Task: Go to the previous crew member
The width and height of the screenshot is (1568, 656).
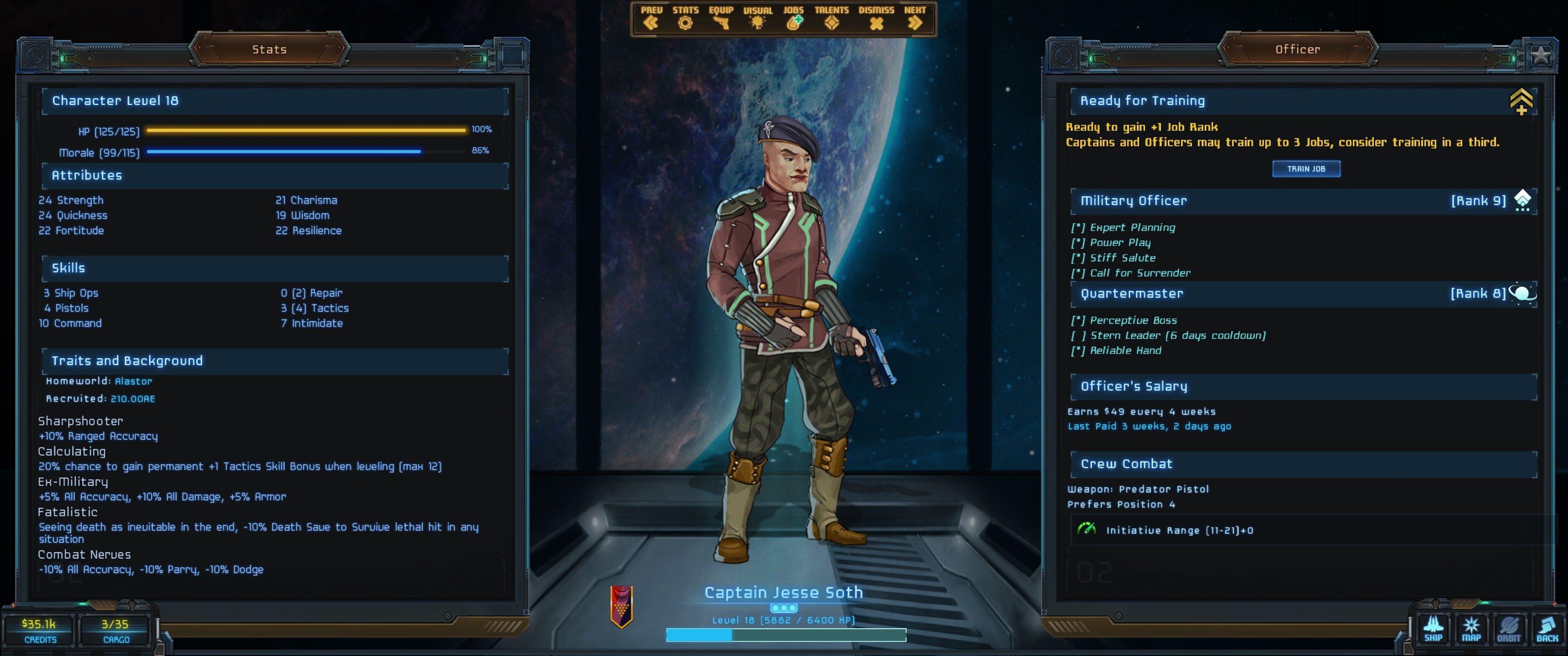Action: click(x=651, y=19)
